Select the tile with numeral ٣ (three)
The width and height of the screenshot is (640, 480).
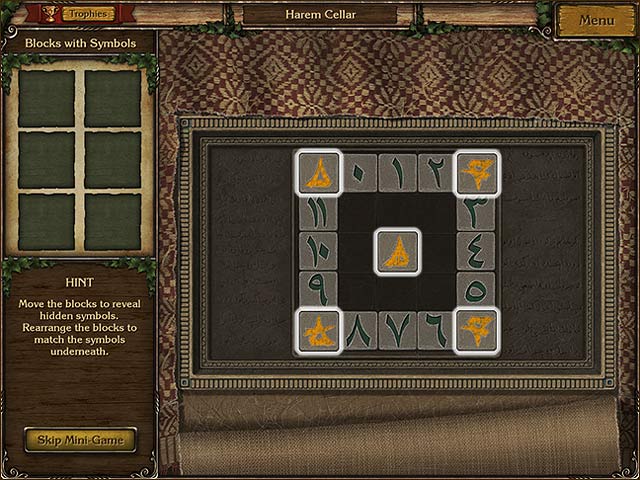coord(476,212)
